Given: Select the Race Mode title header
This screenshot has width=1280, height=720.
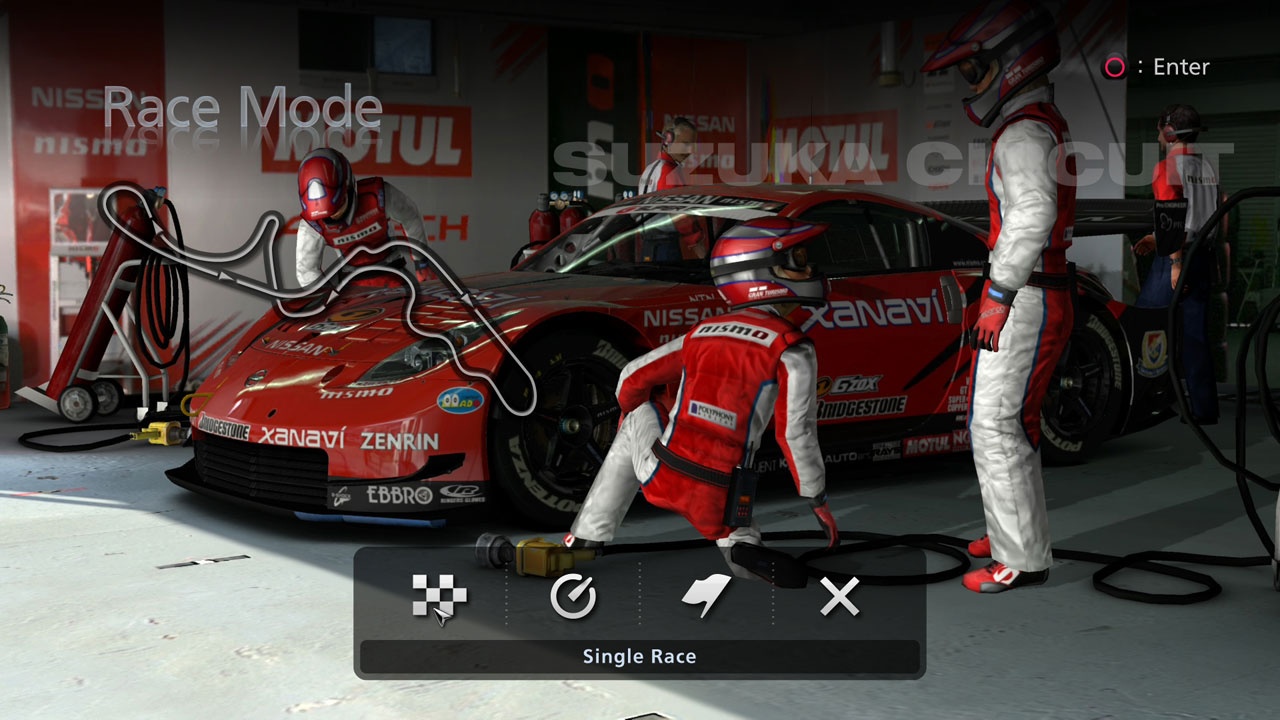Looking at the screenshot, I should coord(243,104).
